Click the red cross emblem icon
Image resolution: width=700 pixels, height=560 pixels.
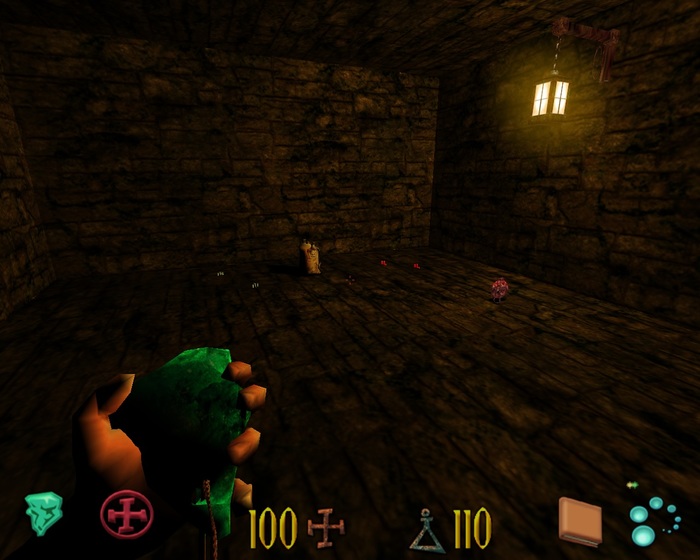[x=127, y=514]
